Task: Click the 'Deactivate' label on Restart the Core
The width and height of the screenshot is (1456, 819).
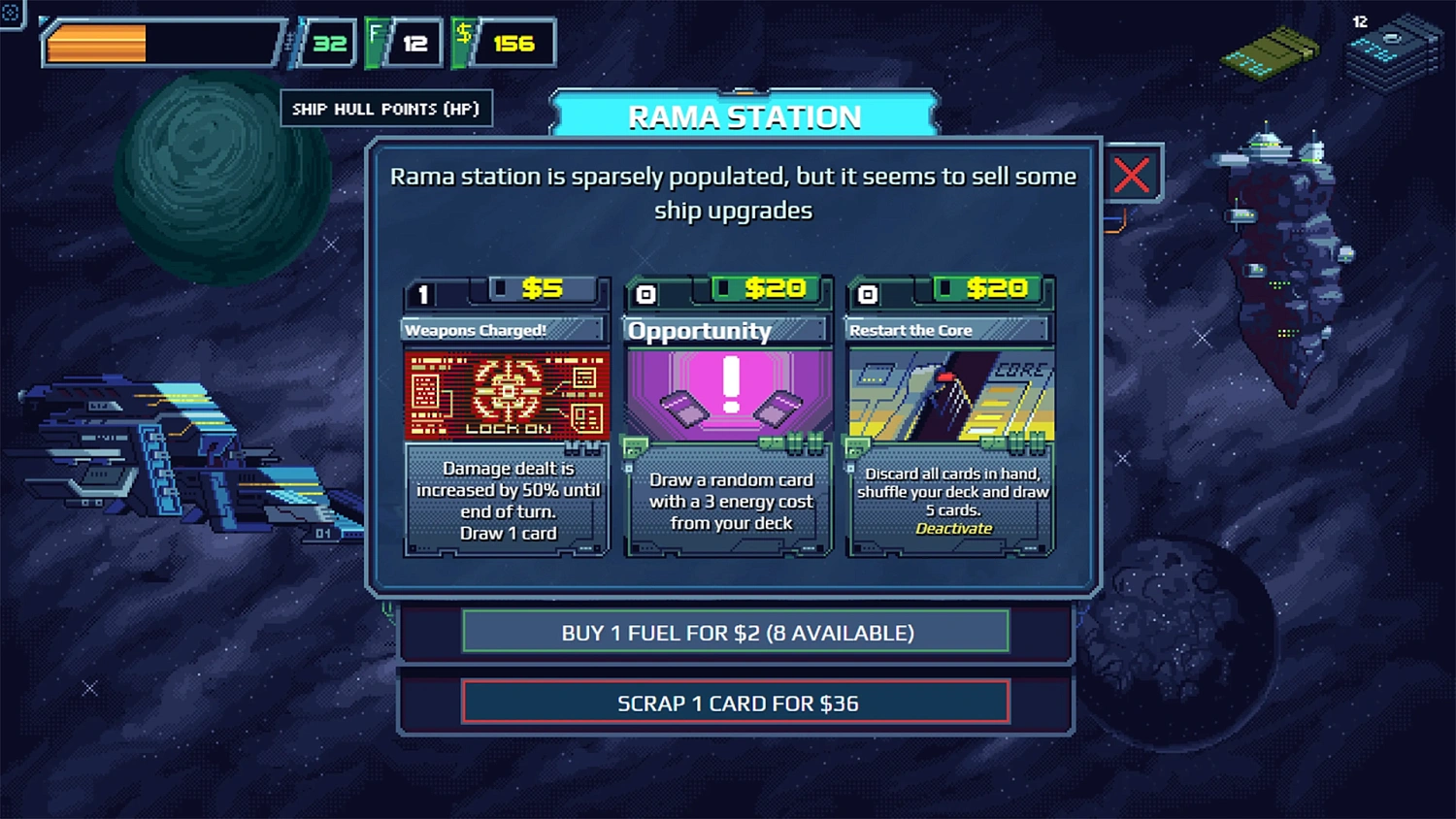Action: pyautogui.click(x=954, y=529)
